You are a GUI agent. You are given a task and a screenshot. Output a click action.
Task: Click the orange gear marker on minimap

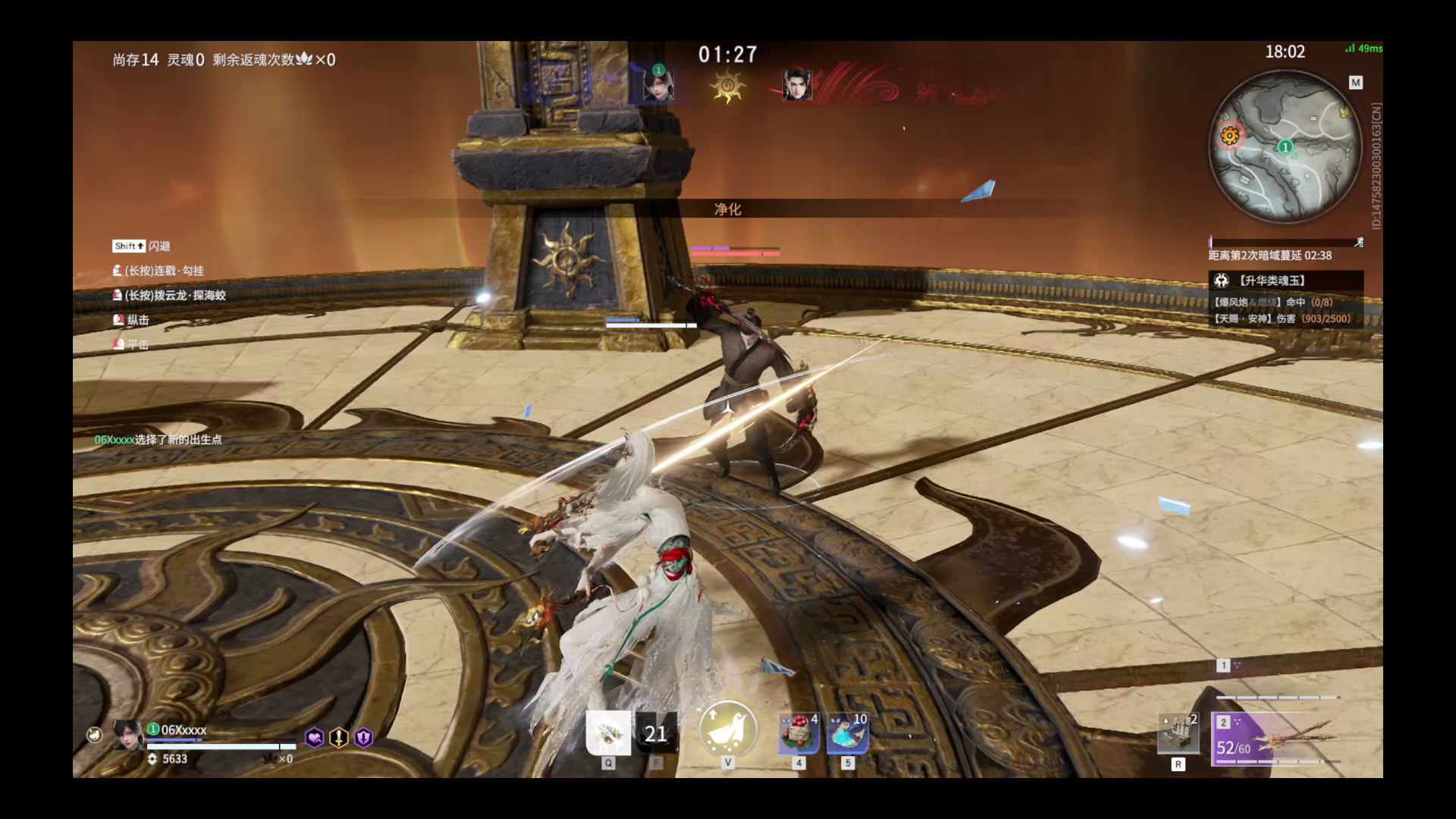coord(1230,136)
